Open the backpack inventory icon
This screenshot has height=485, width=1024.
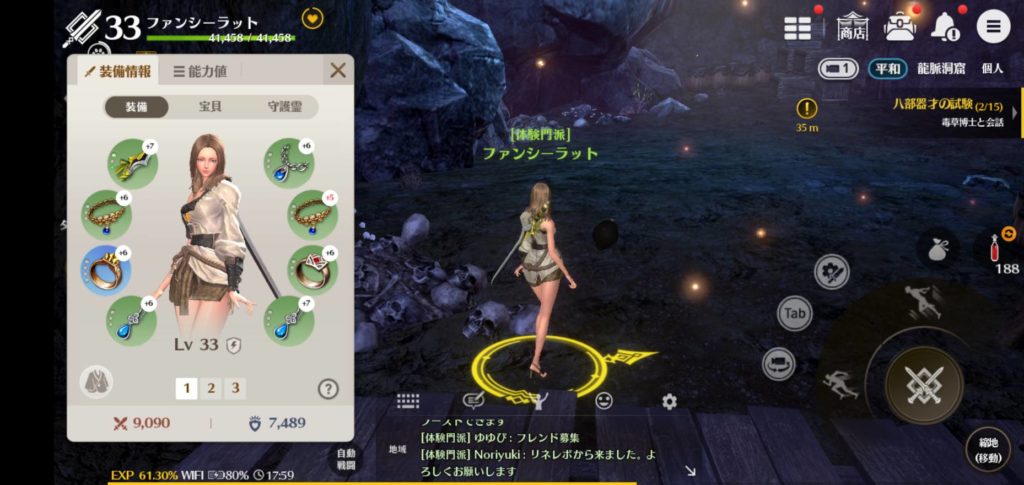[900, 26]
